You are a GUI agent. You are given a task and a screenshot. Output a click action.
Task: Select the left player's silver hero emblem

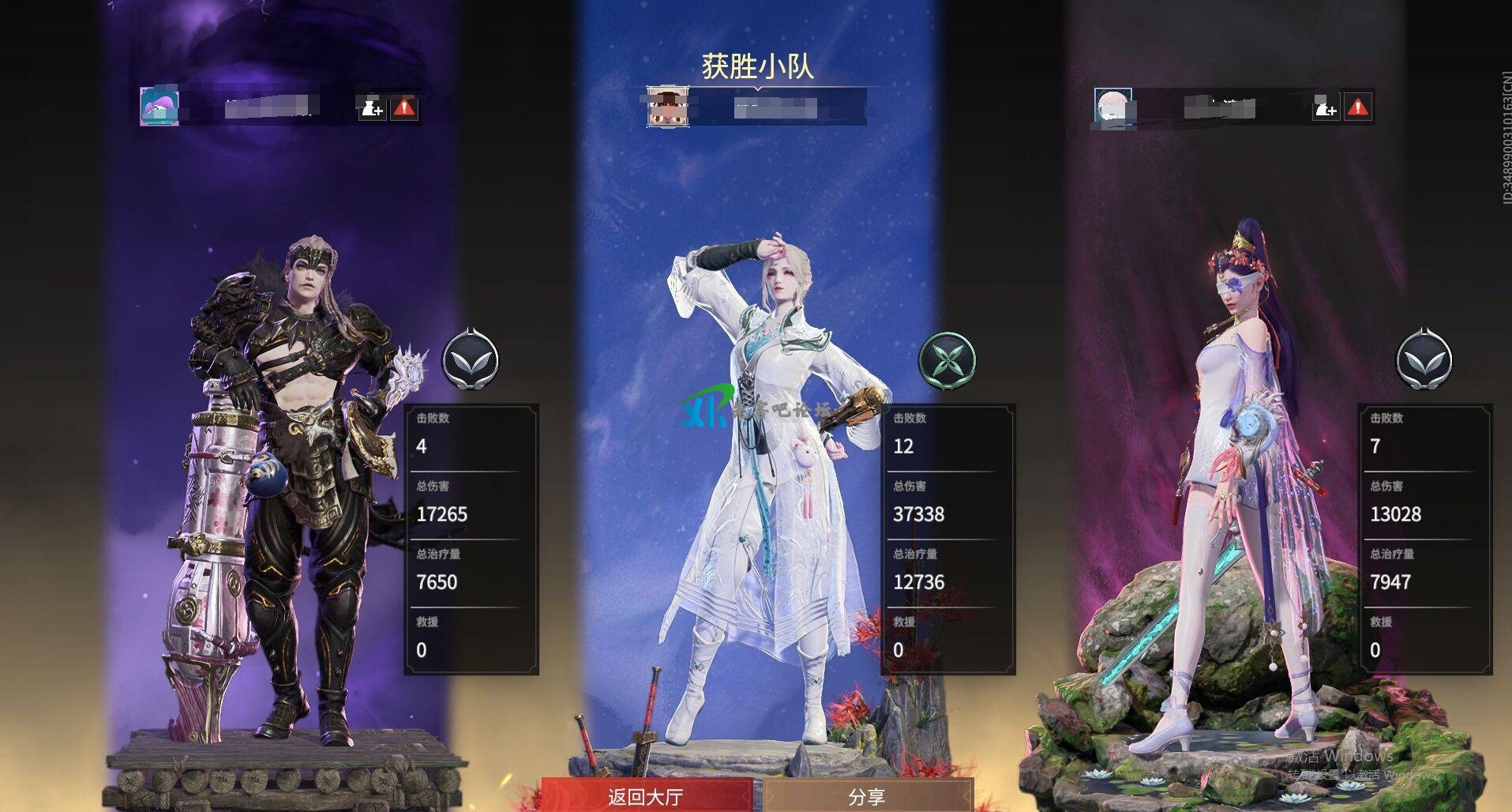[471, 359]
